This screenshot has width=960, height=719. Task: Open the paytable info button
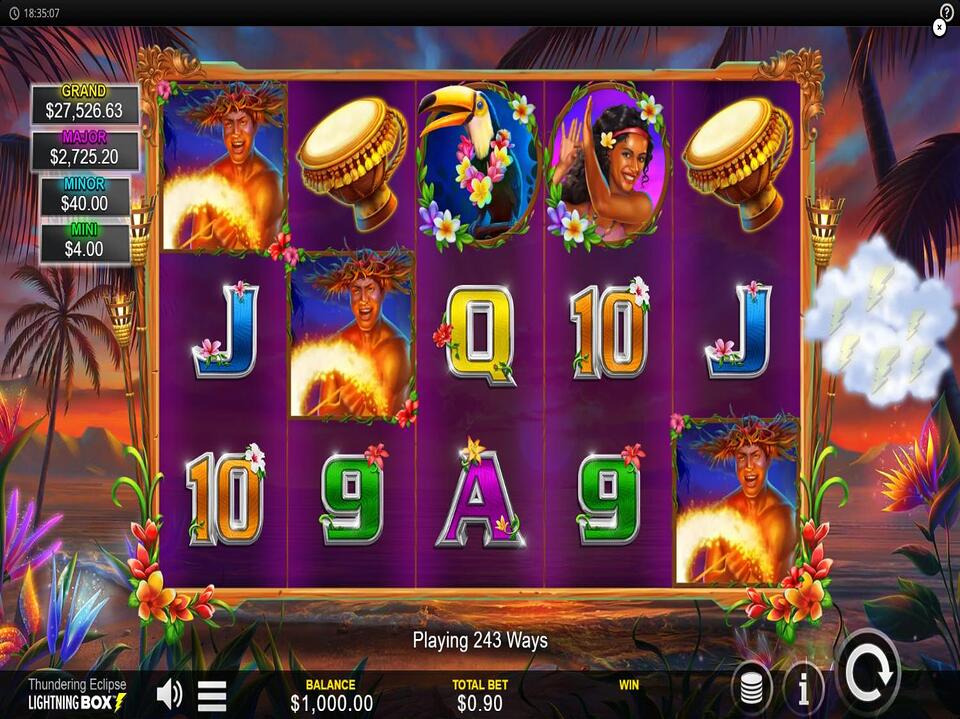click(x=803, y=688)
